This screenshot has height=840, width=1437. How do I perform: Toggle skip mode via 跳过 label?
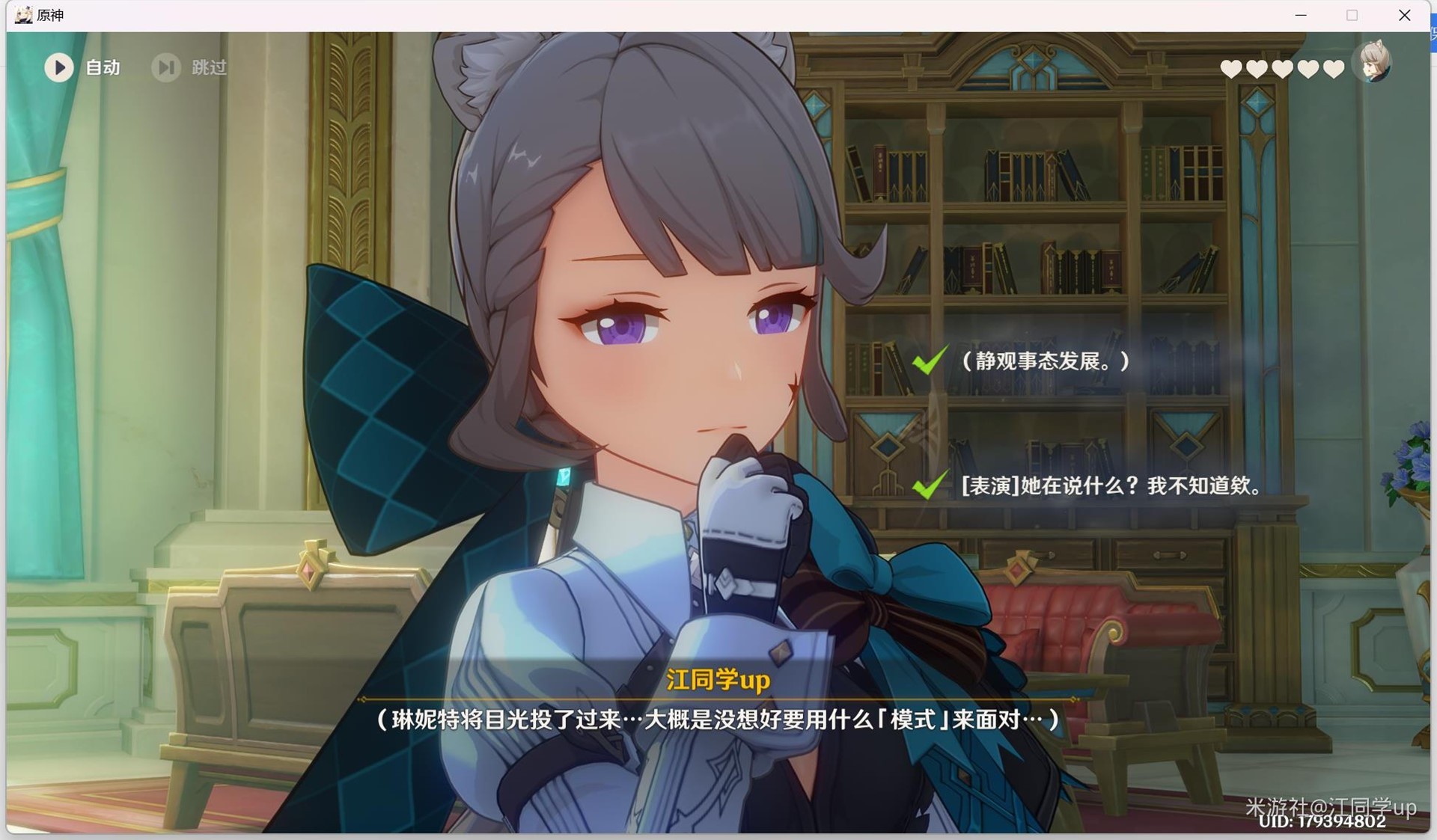pos(208,68)
